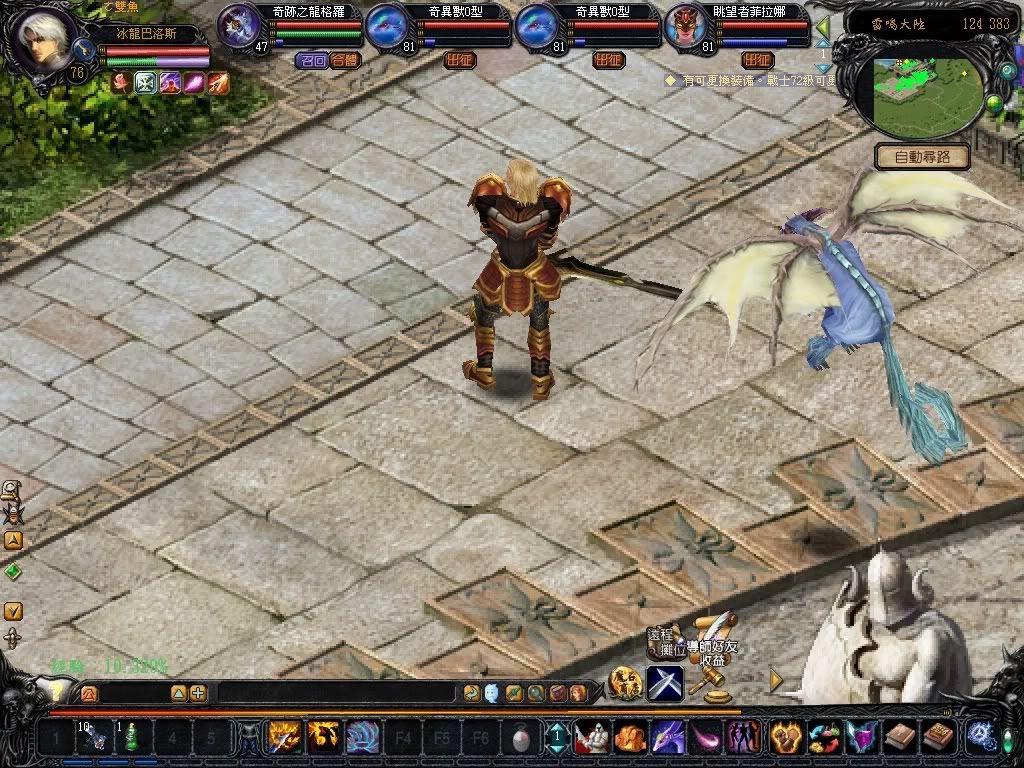
Task: Click the white mask icon on the chat bar
Action: click(x=492, y=693)
